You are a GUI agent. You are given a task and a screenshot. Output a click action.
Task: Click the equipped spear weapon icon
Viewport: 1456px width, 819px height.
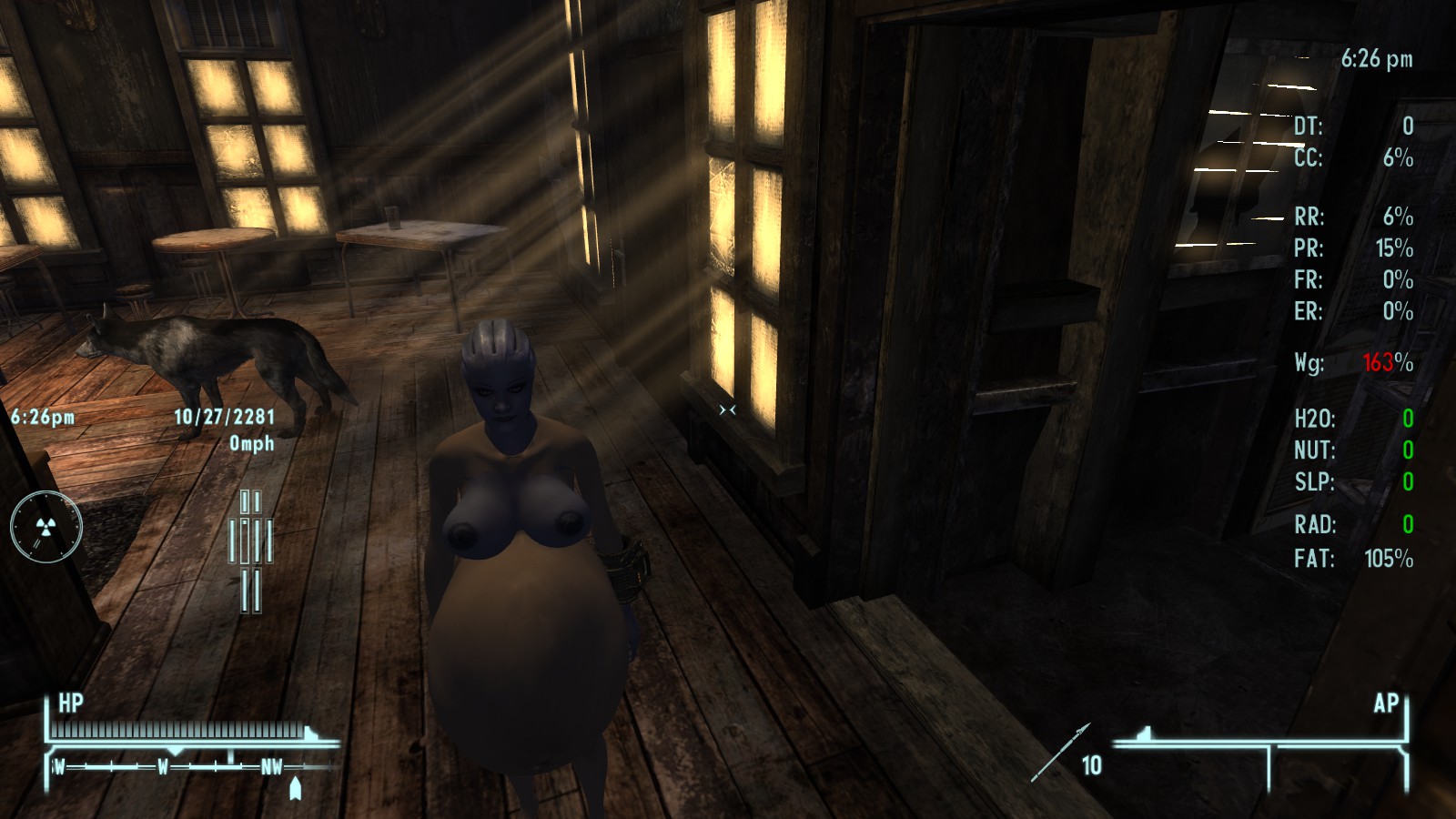[1060, 752]
